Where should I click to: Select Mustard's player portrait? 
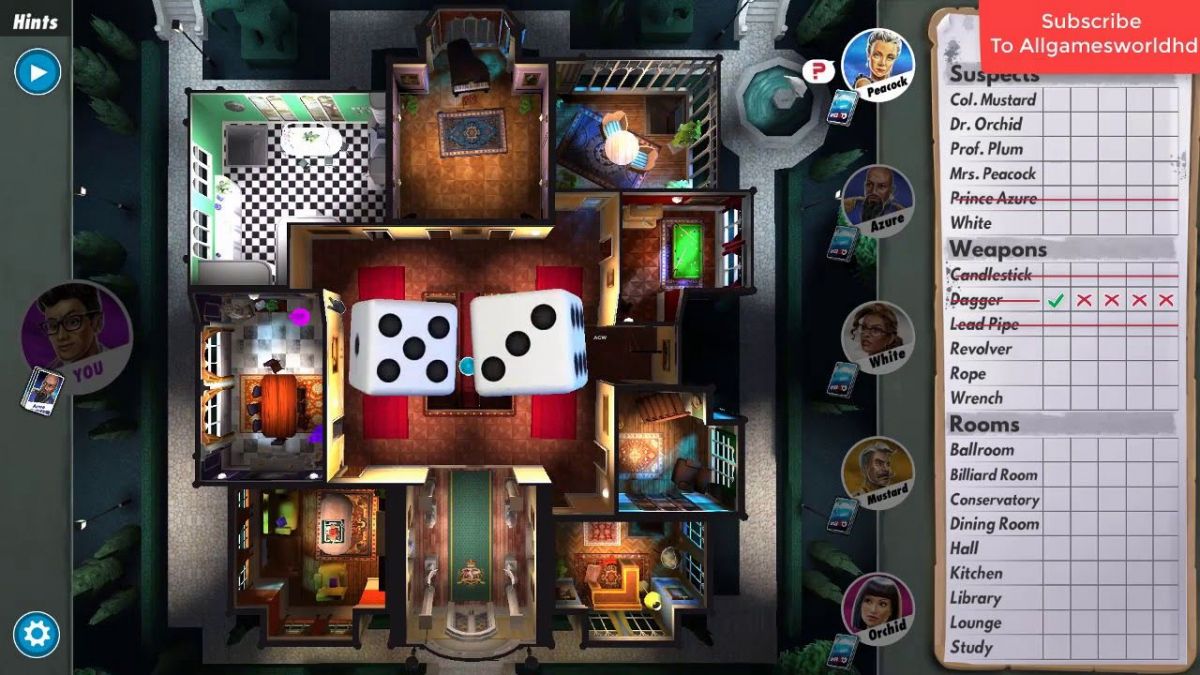877,472
